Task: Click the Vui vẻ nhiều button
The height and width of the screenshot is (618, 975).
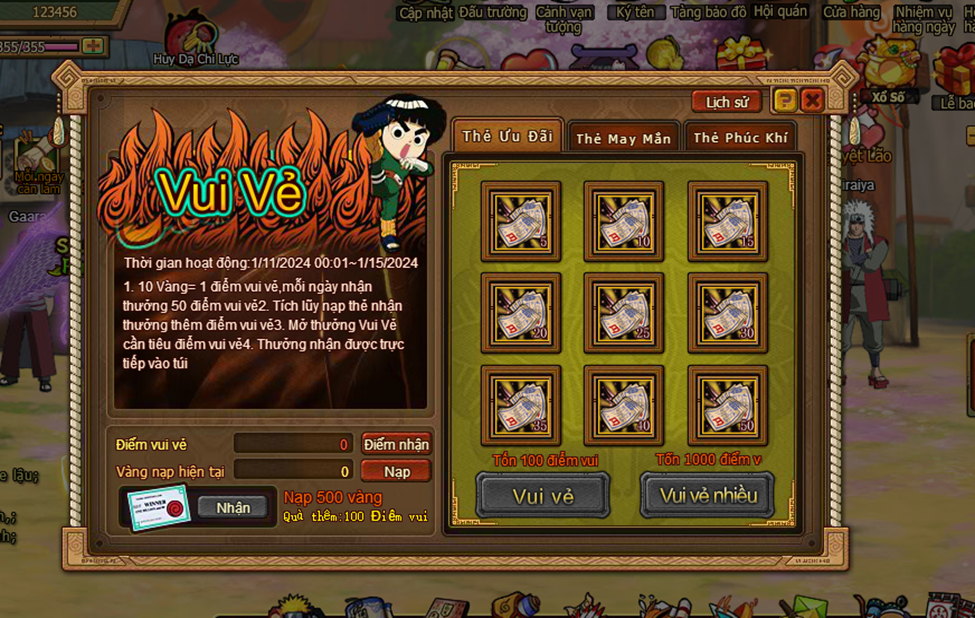Action: 708,496
